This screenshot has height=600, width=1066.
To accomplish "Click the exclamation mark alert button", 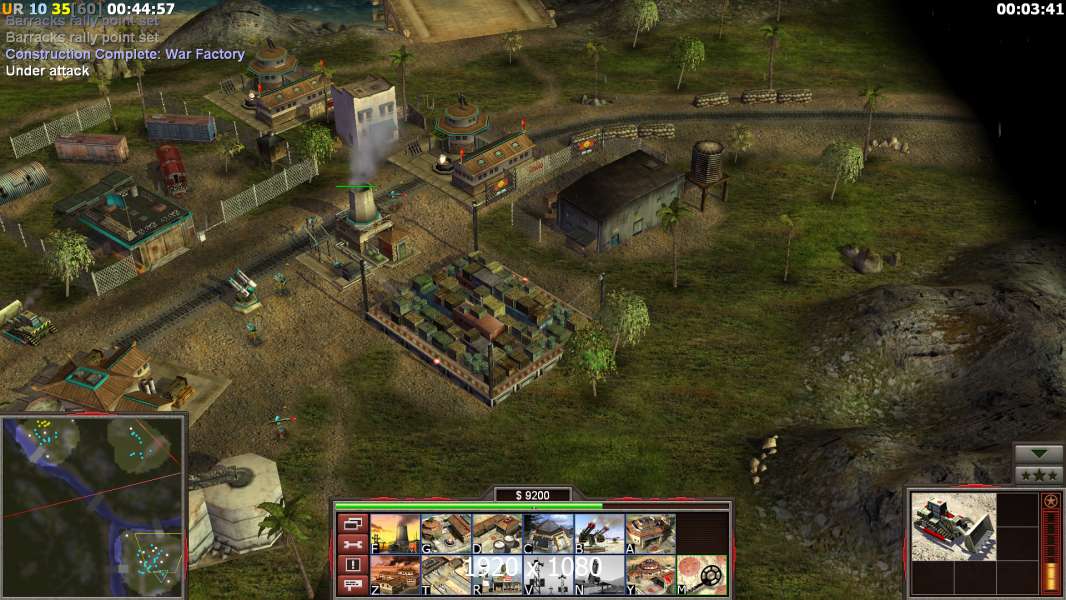I will [x=352, y=565].
